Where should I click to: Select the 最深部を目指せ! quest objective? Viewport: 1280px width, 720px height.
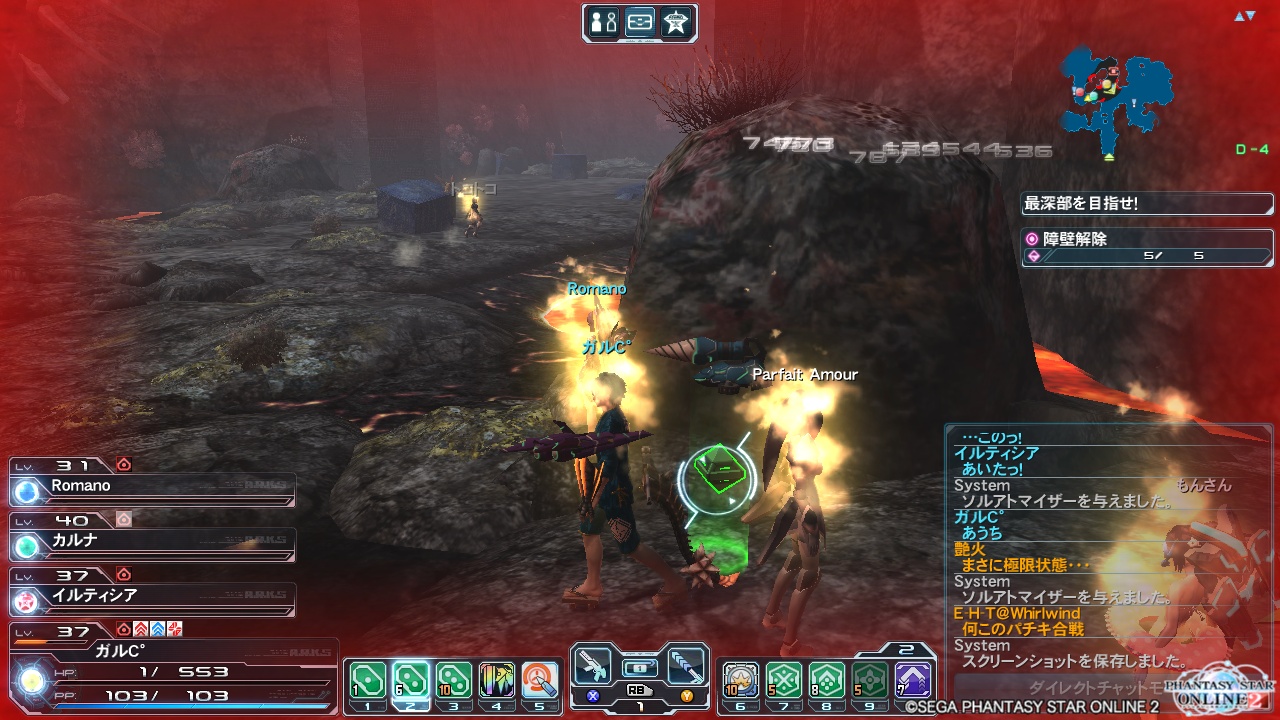(x=1146, y=204)
